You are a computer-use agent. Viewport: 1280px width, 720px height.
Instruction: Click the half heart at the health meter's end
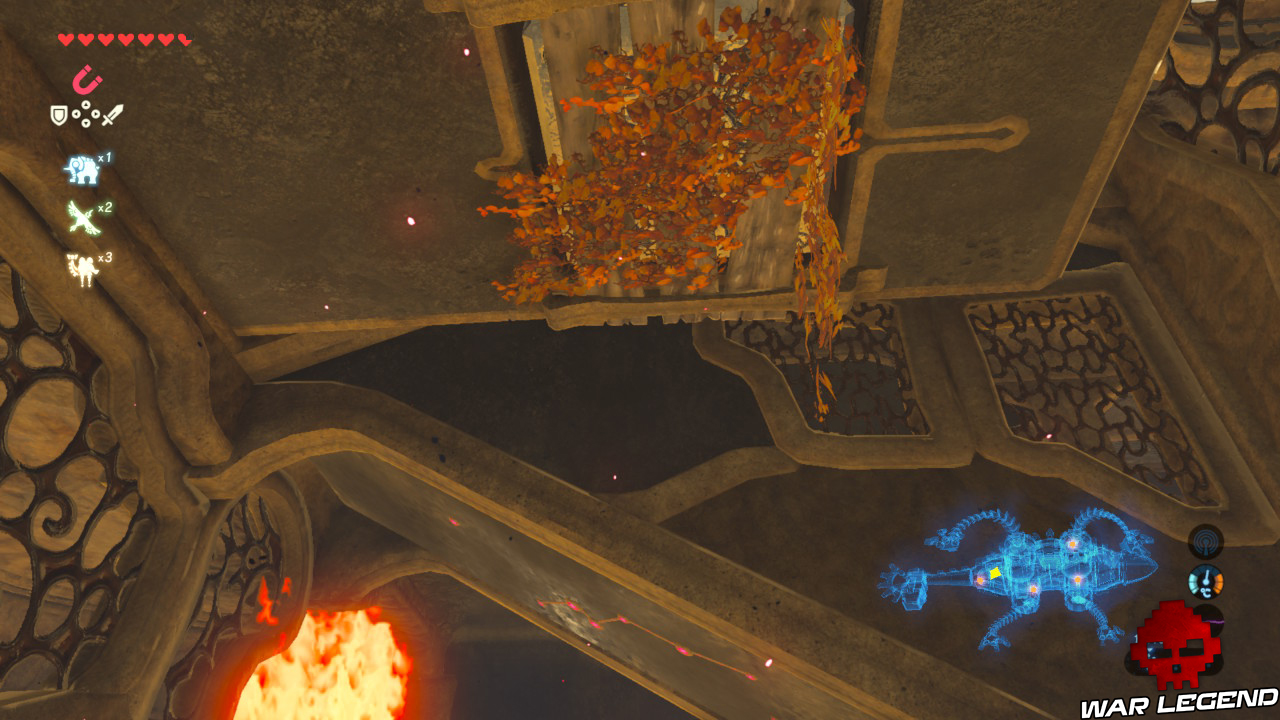point(184,38)
